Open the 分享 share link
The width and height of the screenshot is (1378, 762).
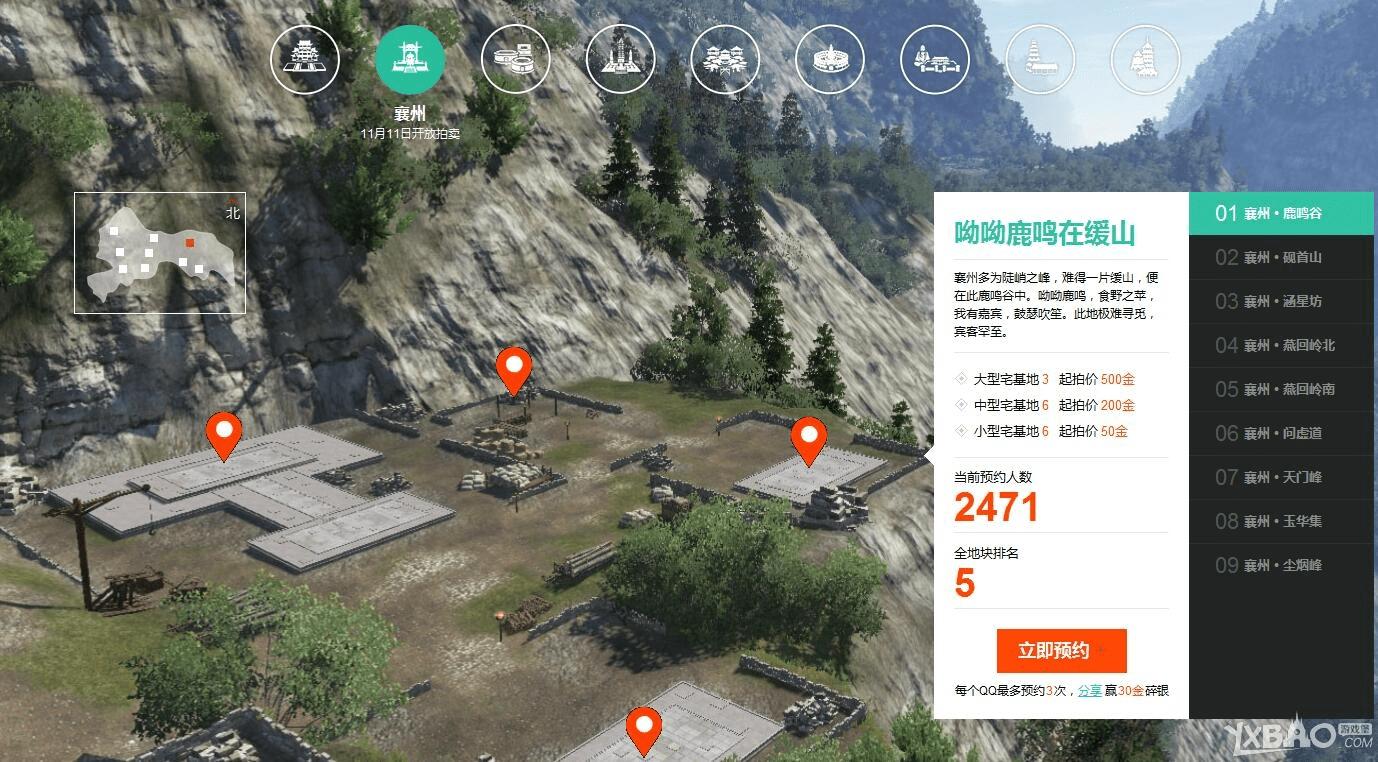(x=1089, y=691)
